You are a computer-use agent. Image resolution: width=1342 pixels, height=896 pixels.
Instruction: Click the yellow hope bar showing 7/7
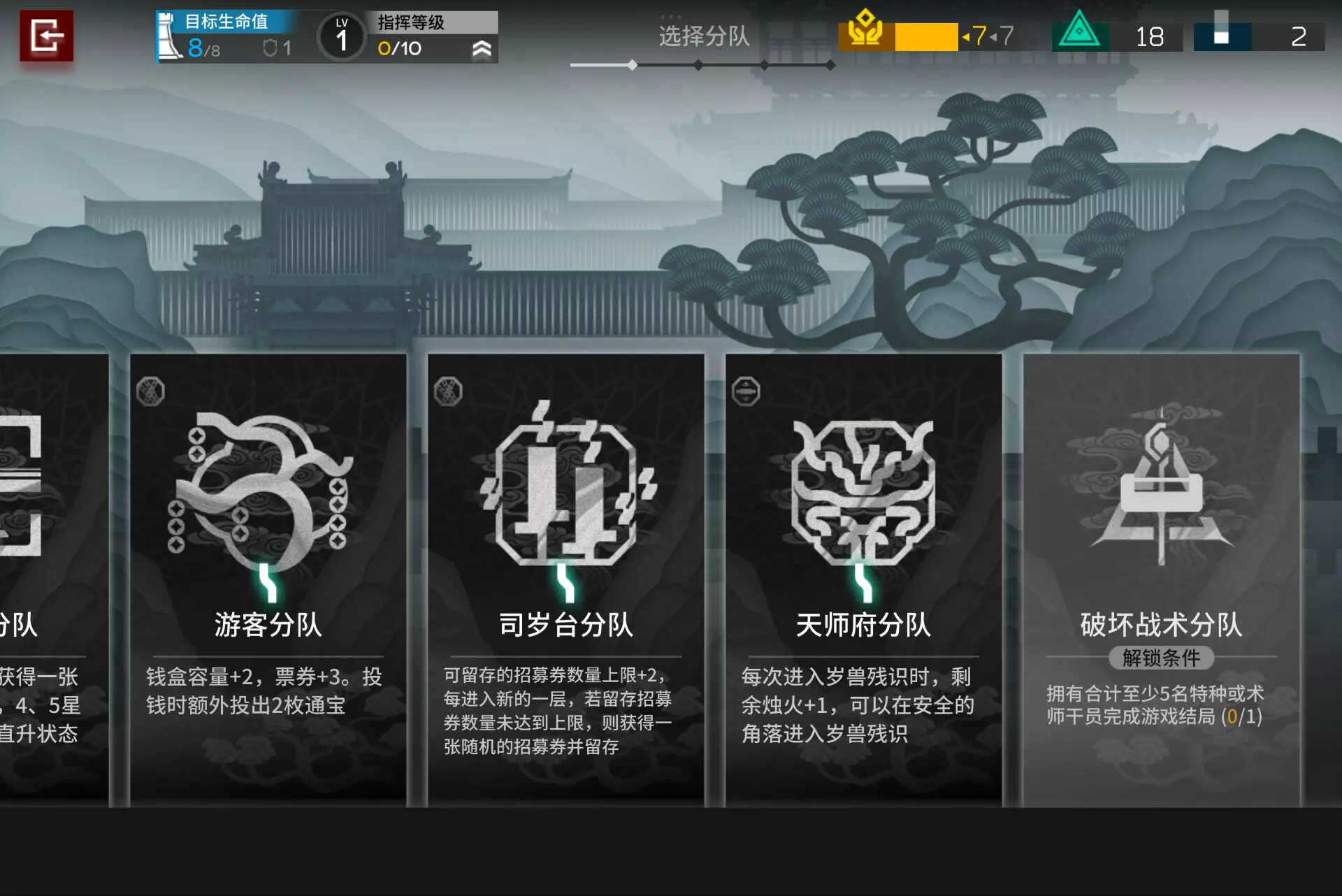[x=925, y=37]
